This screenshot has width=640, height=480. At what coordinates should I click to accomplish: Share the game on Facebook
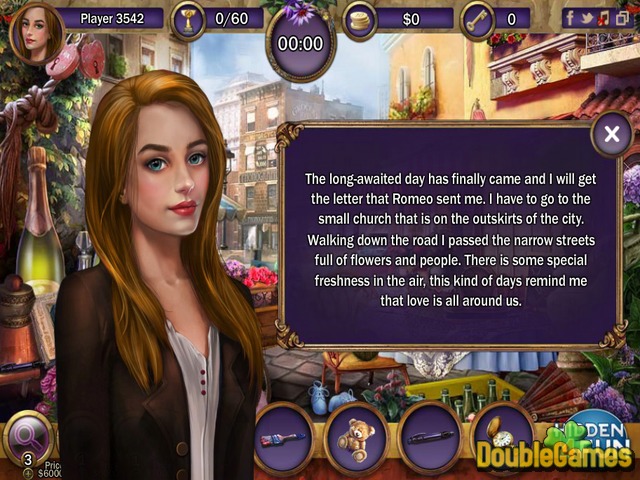click(x=570, y=17)
